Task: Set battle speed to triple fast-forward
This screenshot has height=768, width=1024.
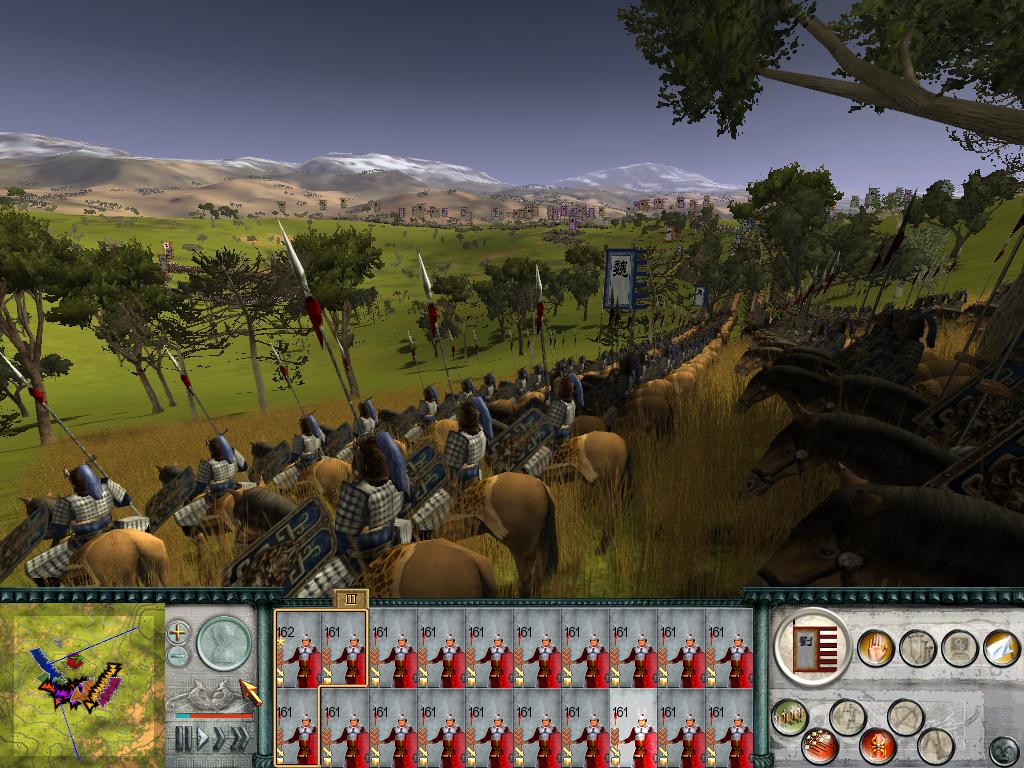Action: (240, 739)
